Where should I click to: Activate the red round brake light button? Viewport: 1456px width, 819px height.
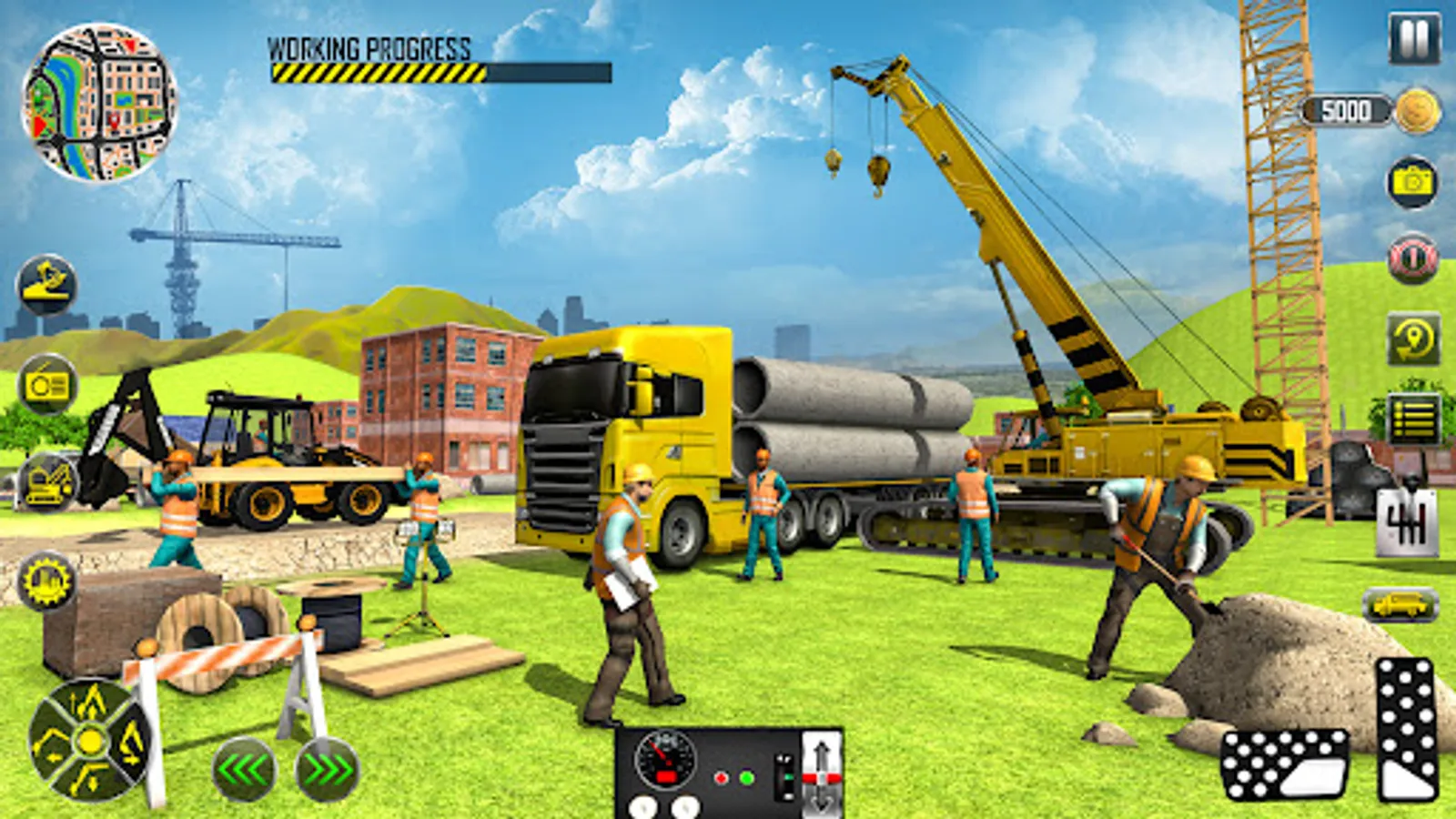pos(1412,258)
